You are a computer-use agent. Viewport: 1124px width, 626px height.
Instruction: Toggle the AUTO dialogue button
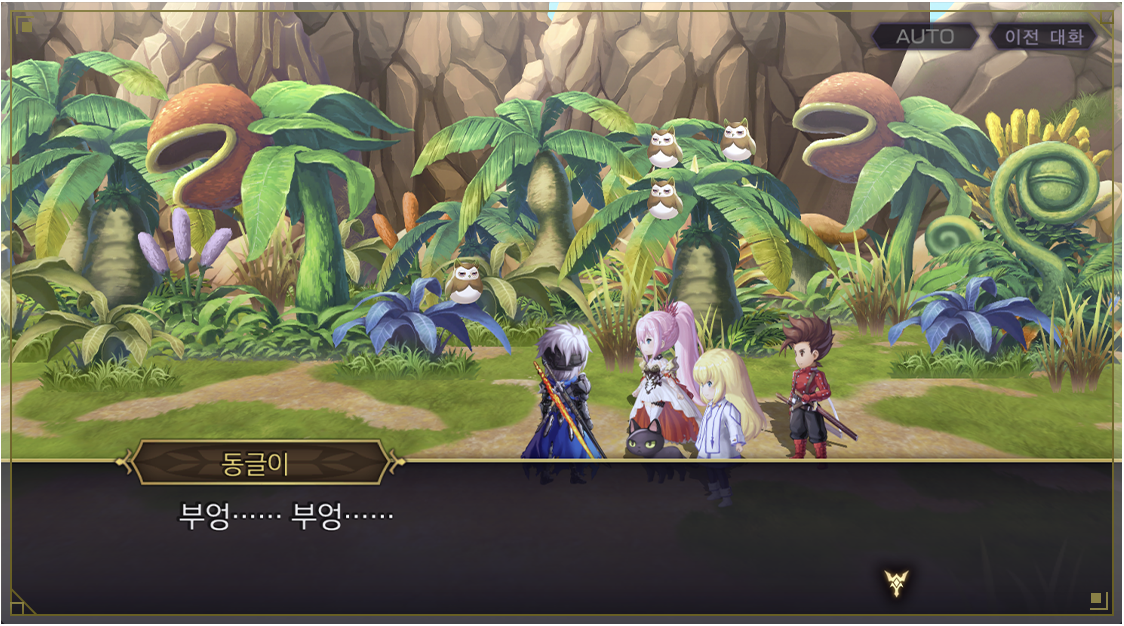coord(924,37)
